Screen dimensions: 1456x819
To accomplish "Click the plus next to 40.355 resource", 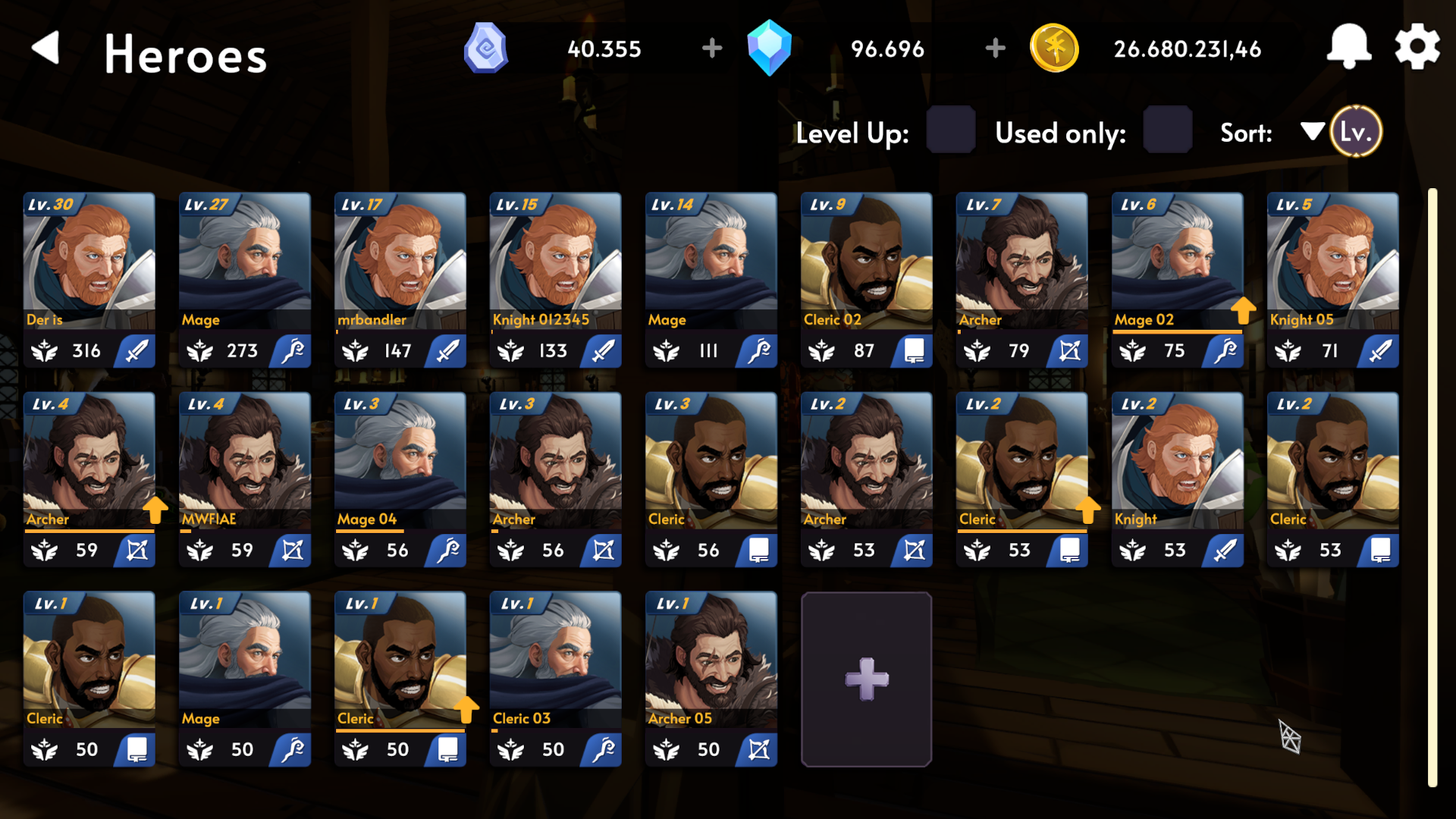I will 711,47.
